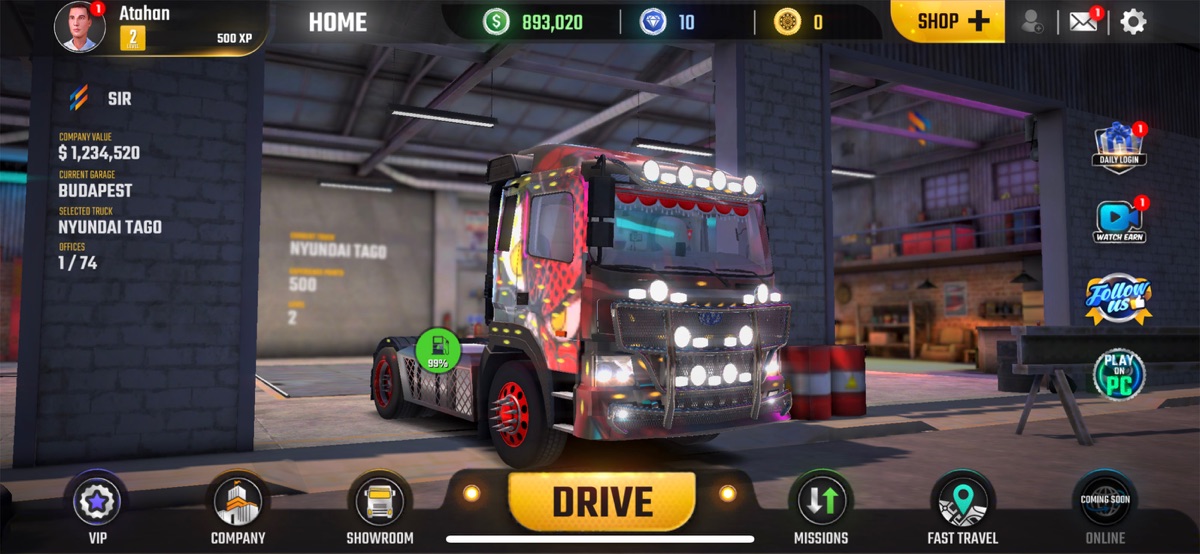Choose Fast Travel
This screenshot has width=1200, height=554.
click(960, 502)
